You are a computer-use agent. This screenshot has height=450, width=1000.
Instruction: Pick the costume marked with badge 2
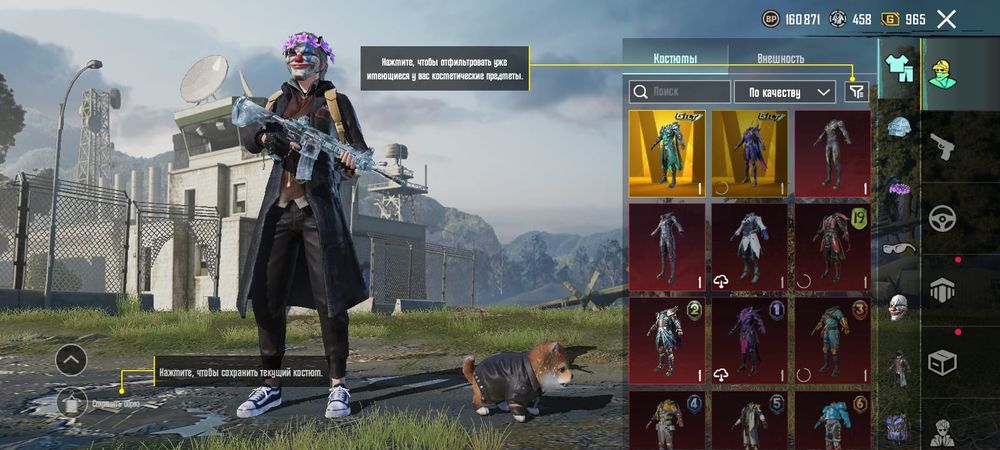[667, 340]
